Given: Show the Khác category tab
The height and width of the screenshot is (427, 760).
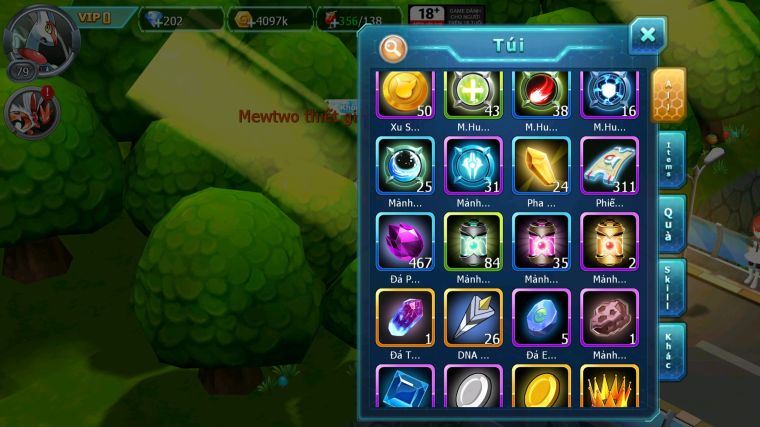Looking at the screenshot, I should coord(669,351).
